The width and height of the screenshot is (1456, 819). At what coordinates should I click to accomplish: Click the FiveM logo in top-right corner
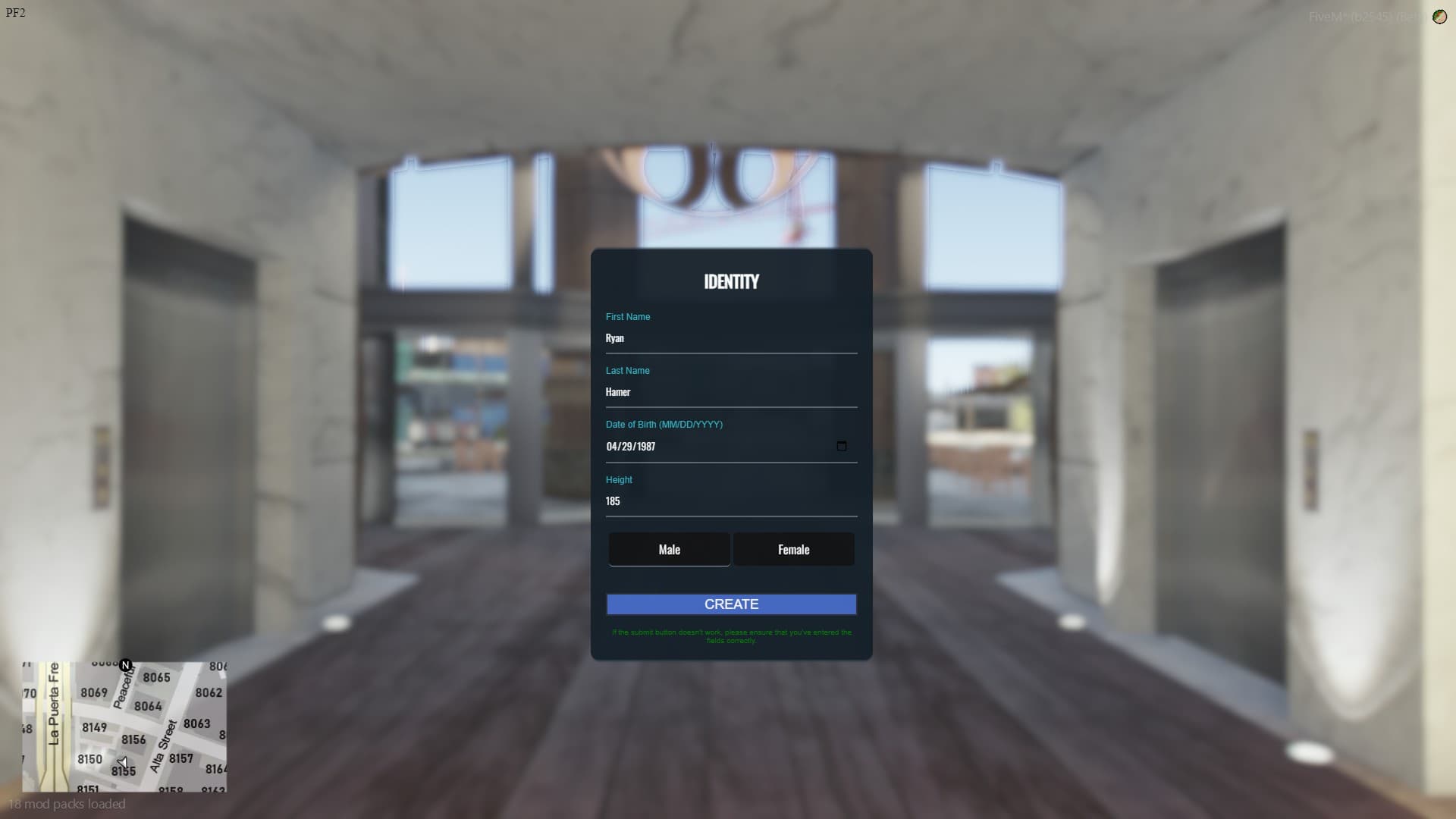coord(1439,17)
